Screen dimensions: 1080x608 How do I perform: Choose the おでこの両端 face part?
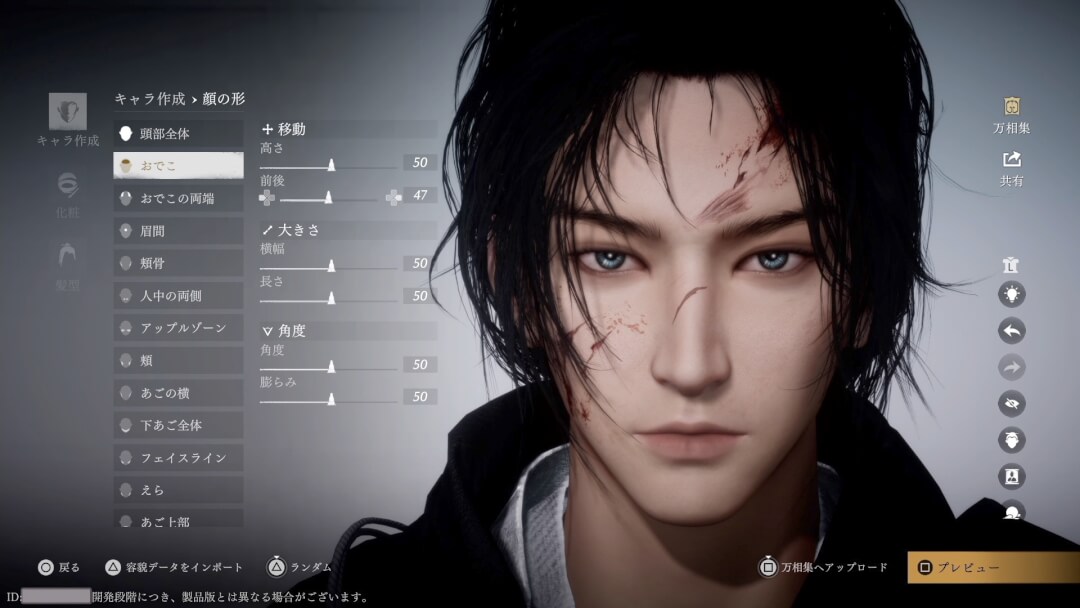pyautogui.click(x=178, y=198)
